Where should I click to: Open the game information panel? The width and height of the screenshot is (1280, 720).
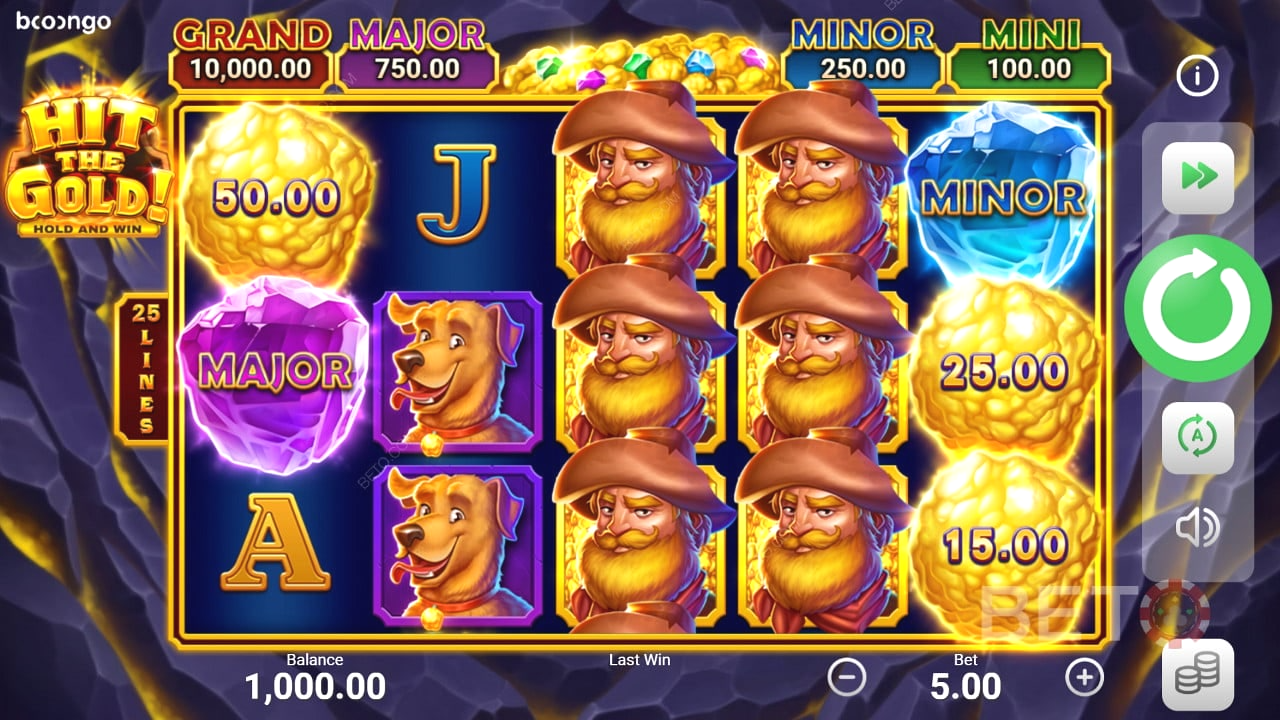[1196, 76]
